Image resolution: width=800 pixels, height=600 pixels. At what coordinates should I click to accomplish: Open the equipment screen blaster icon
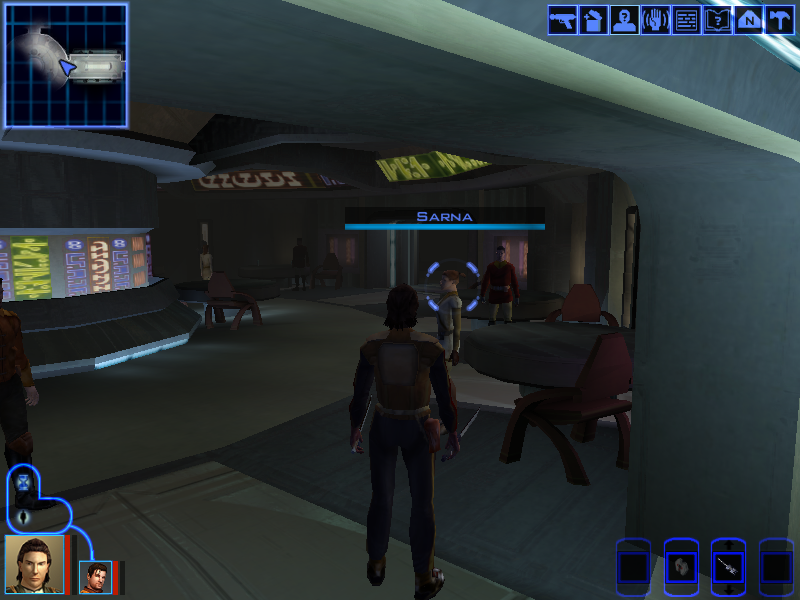563,20
